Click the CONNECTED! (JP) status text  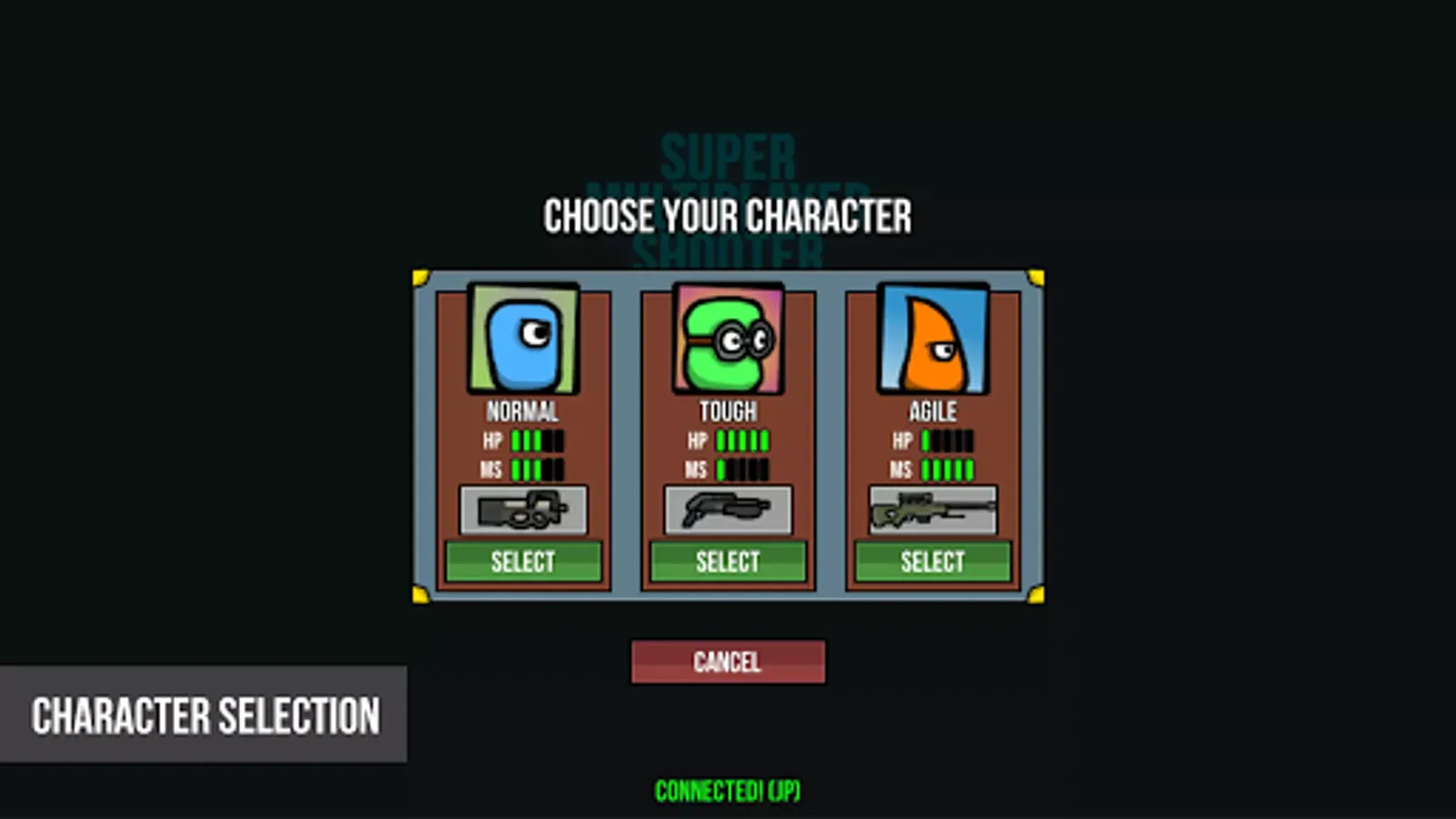[727, 790]
